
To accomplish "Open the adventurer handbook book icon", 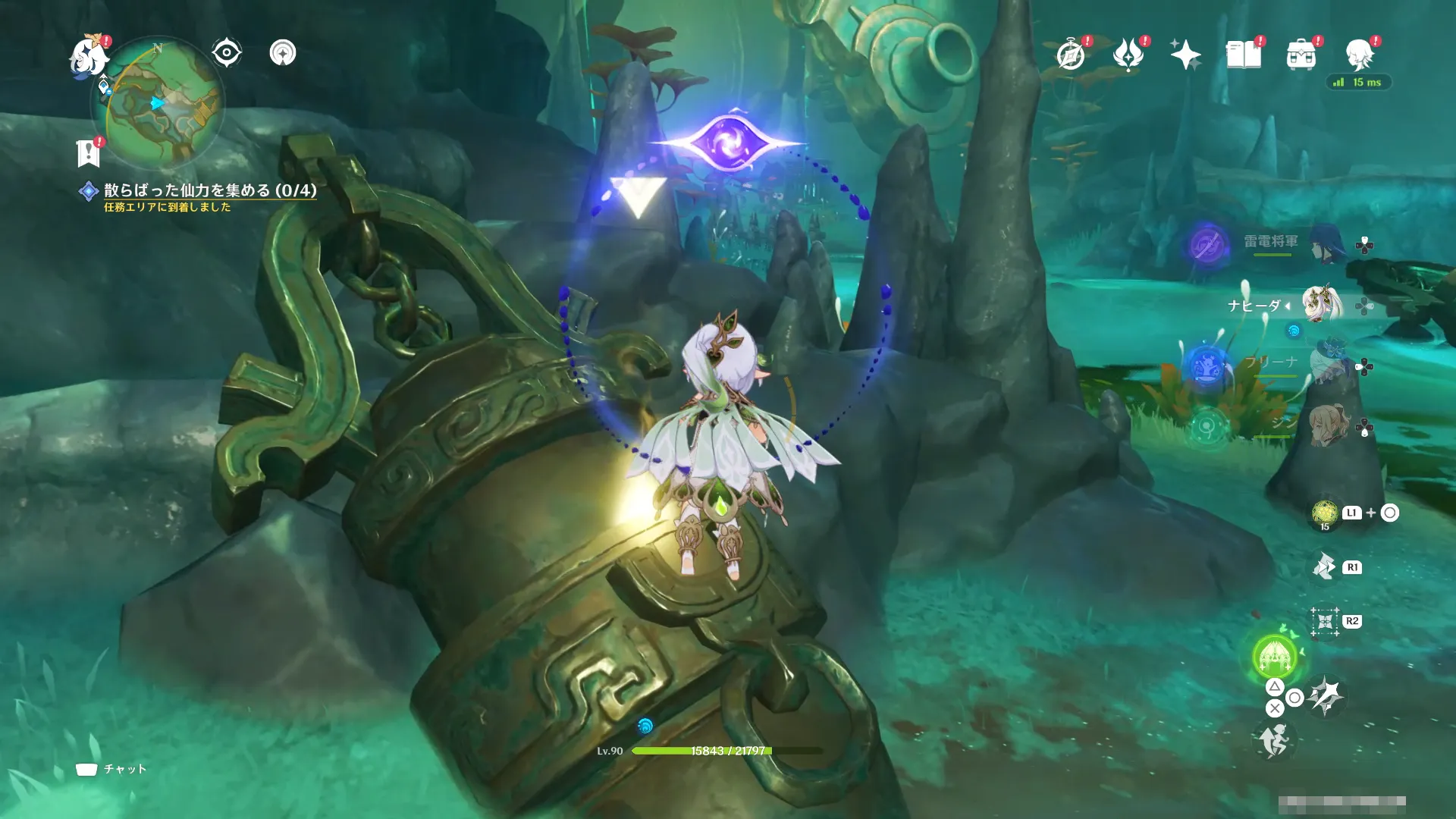I will [1244, 55].
